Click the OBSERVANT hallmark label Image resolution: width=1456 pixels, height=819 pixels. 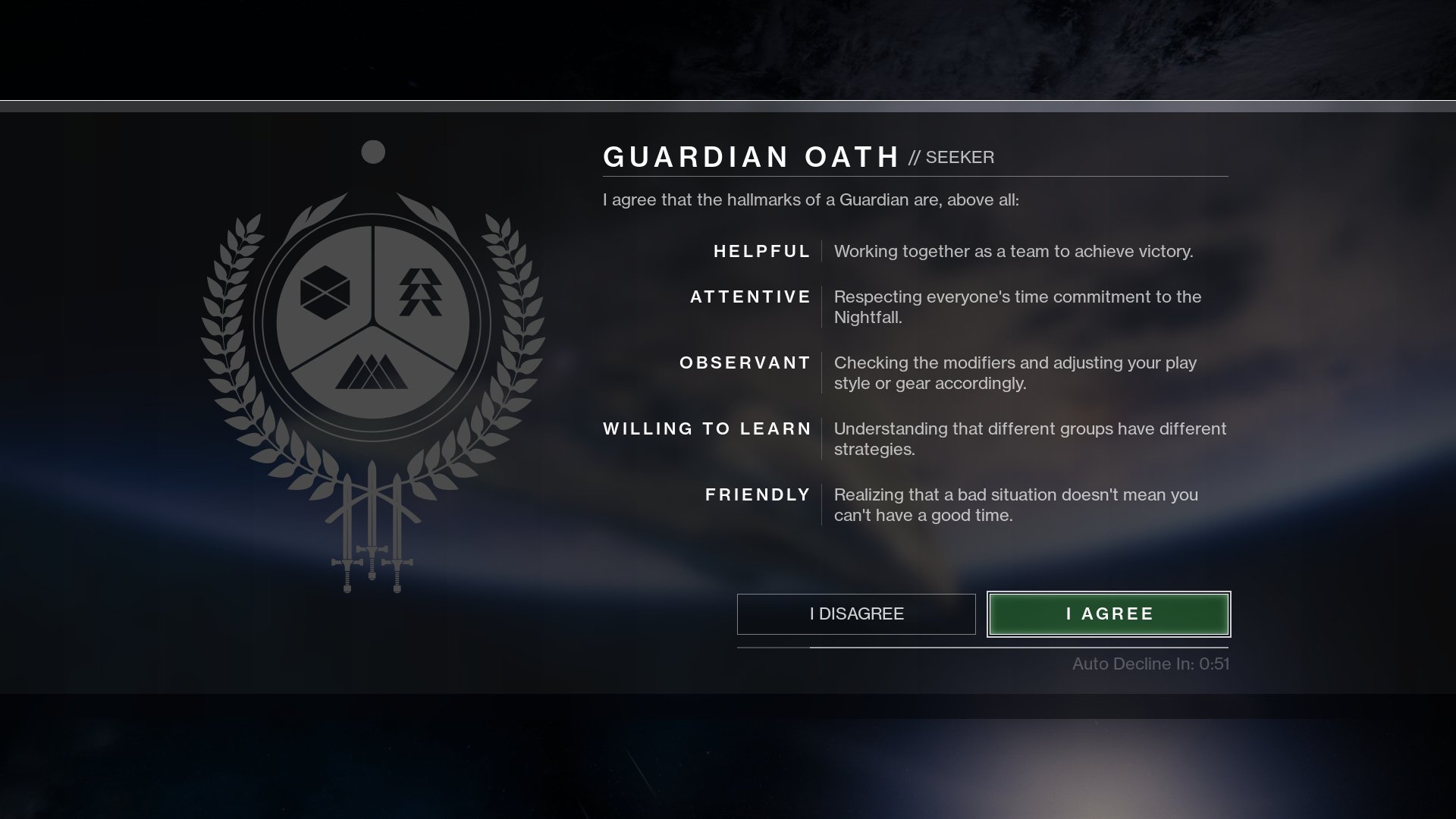[744, 363]
